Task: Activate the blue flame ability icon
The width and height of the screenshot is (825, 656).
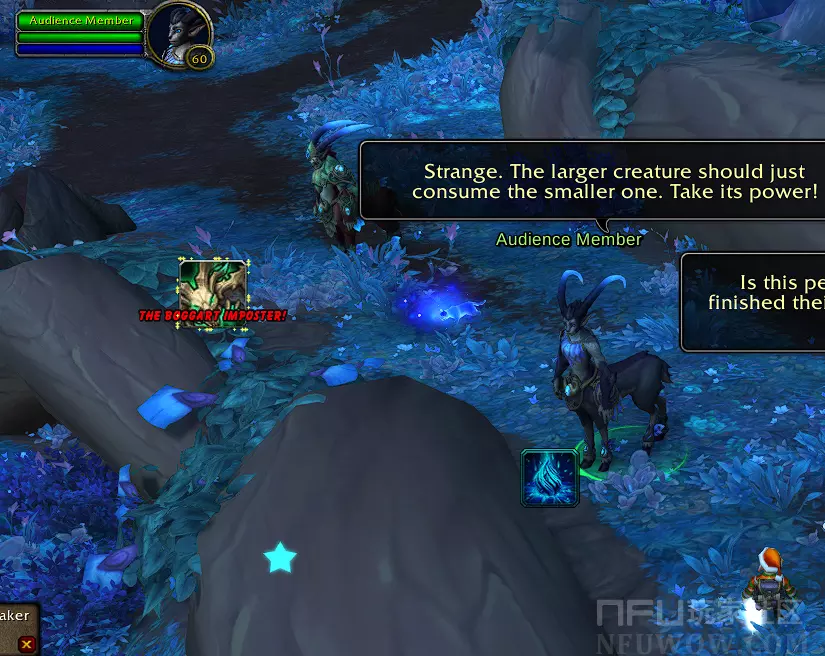Action: tap(550, 477)
